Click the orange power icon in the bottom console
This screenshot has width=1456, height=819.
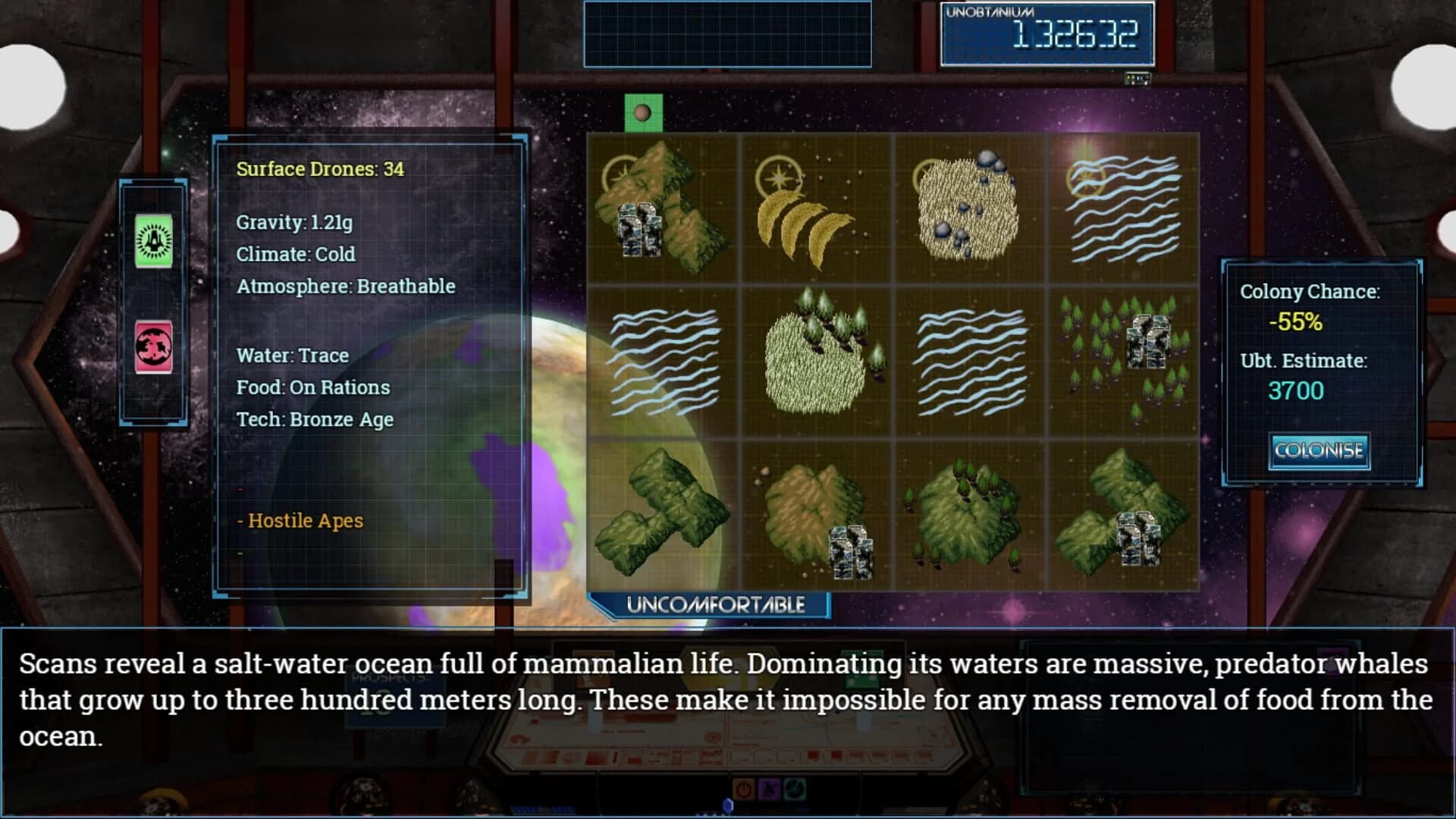(744, 789)
